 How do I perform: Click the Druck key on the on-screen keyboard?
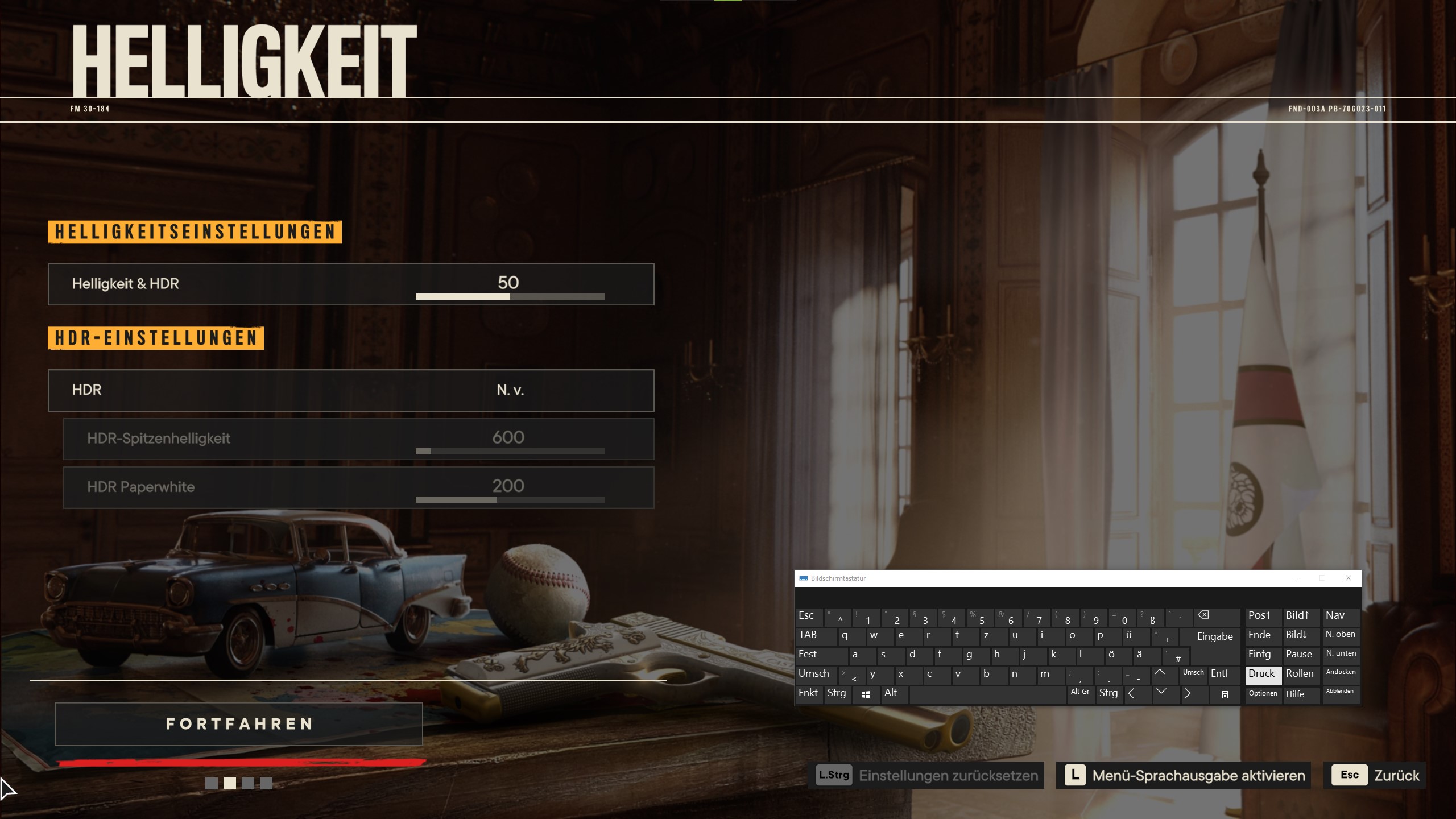coord(1262,674)
